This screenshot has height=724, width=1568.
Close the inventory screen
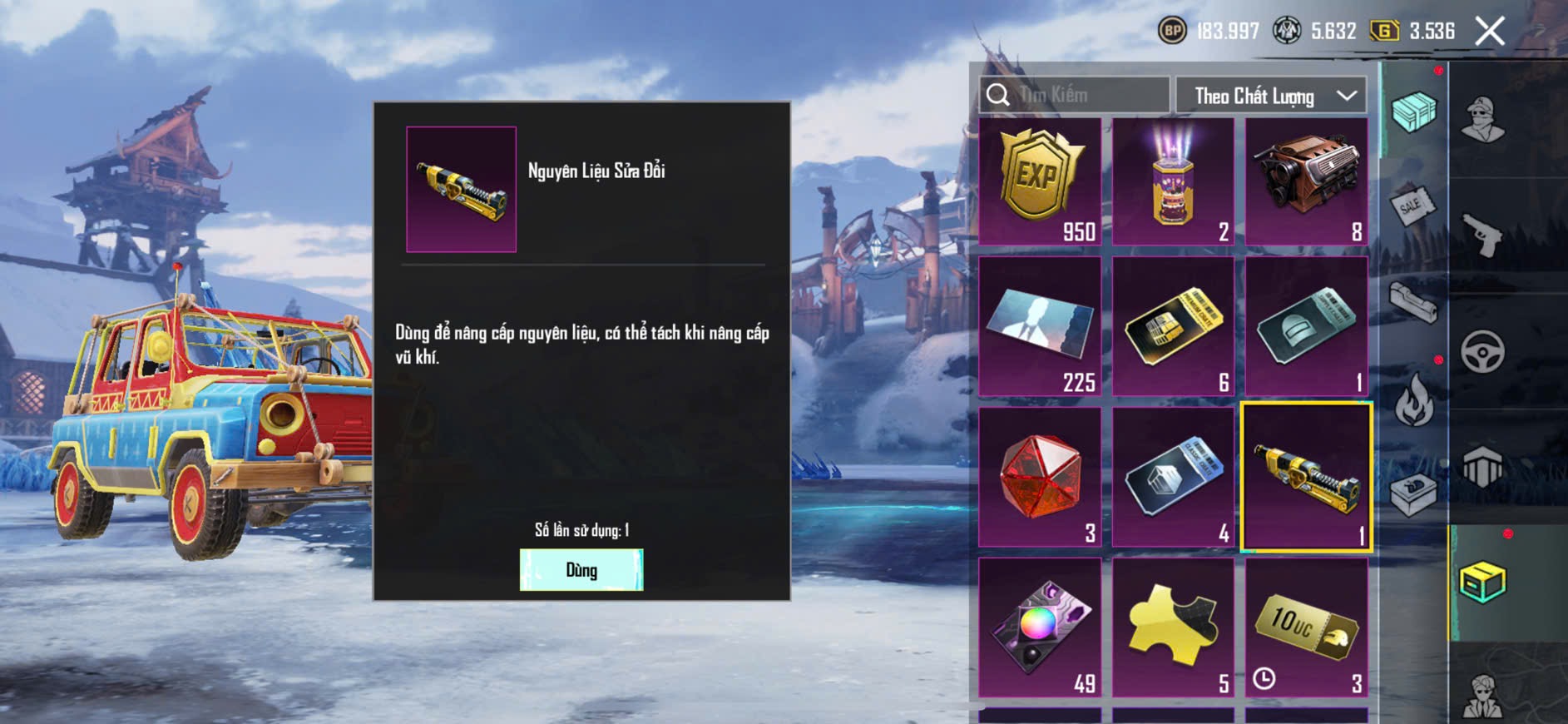tap(1489, 32)
